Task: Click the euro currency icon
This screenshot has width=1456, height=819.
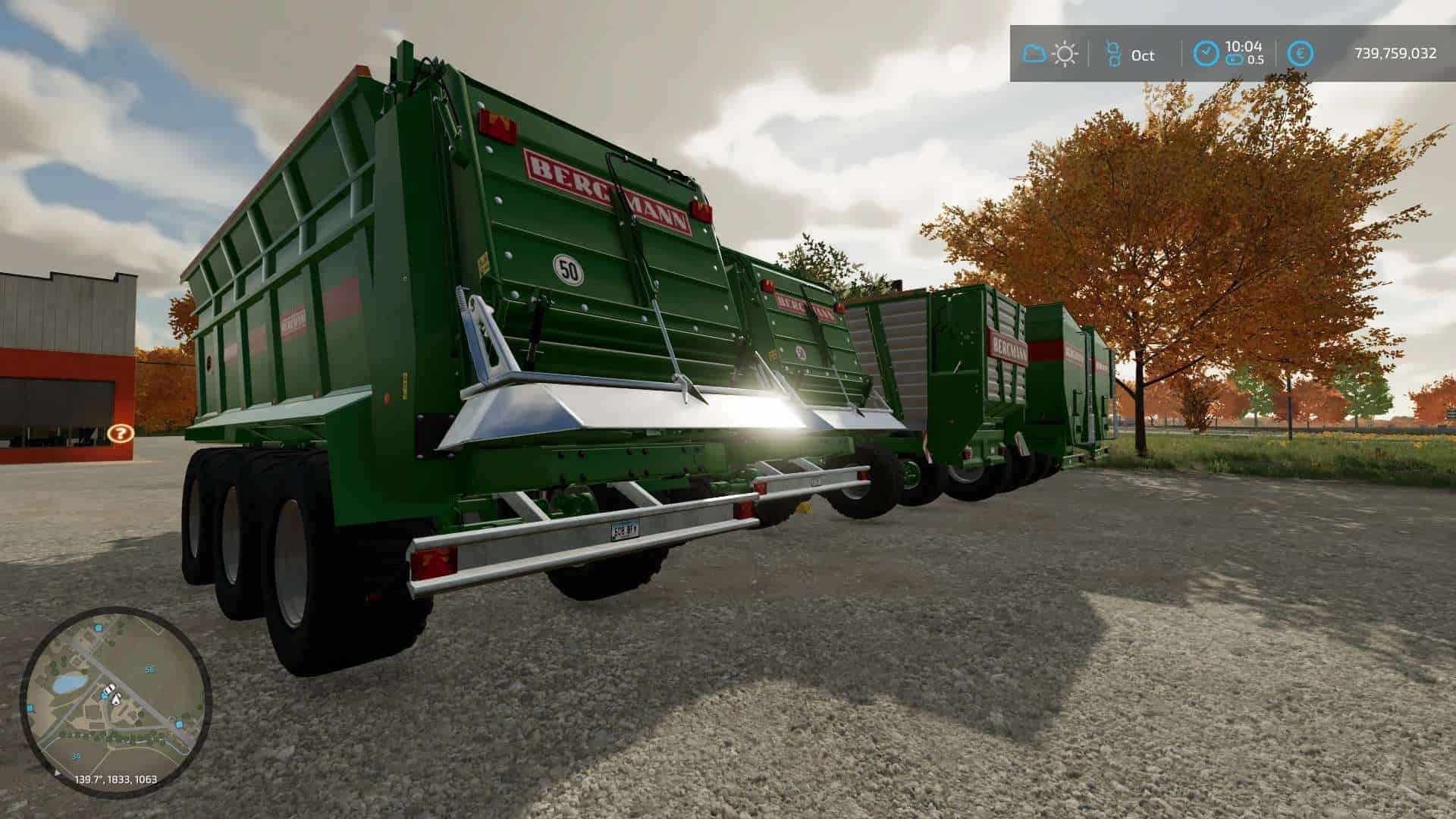Action: (x=1301, y=54)
